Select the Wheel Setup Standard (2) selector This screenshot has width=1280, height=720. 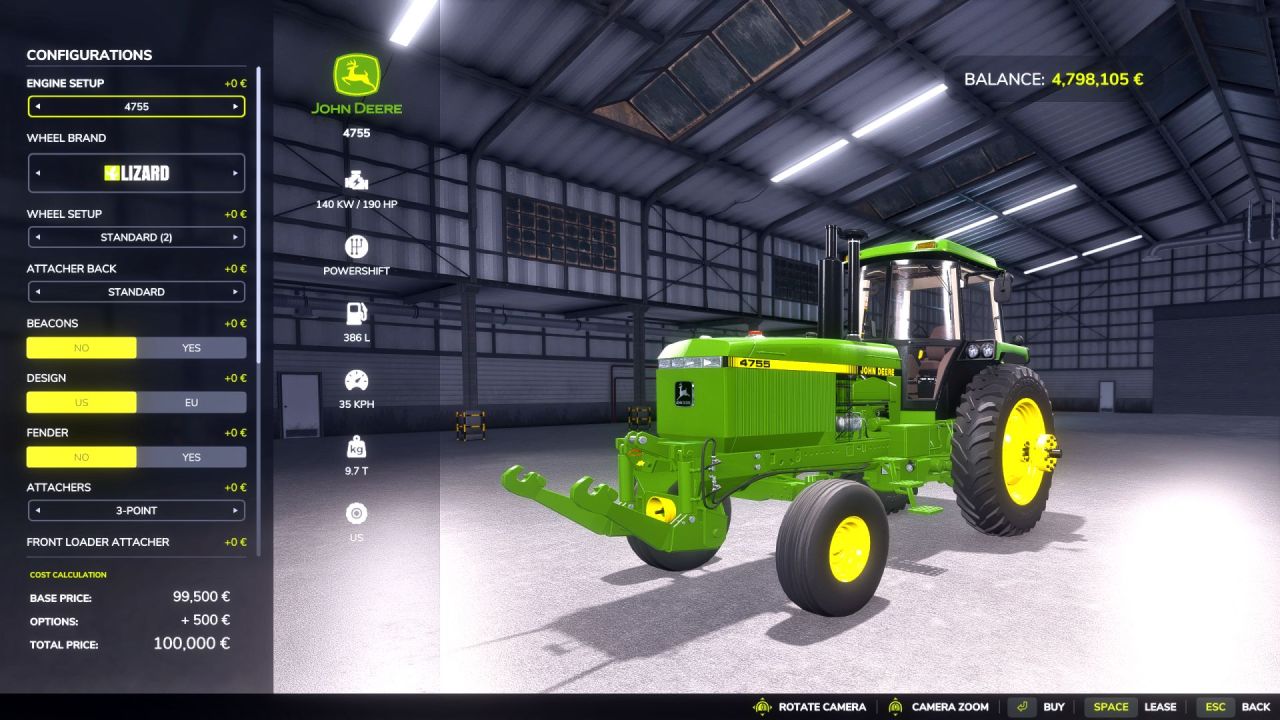[x=136, y=237]
